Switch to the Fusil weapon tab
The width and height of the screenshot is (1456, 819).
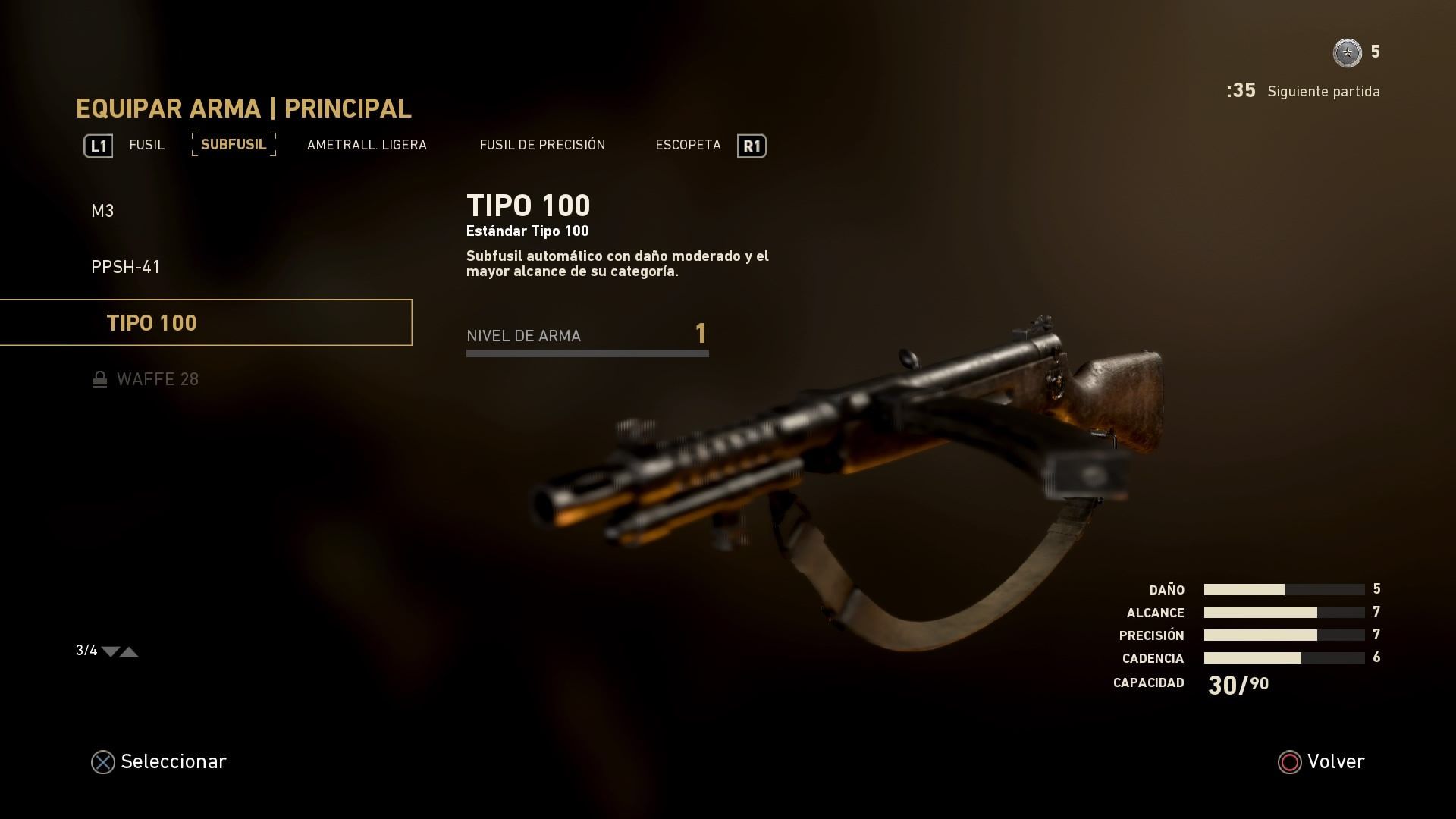[x=146, y=145]
